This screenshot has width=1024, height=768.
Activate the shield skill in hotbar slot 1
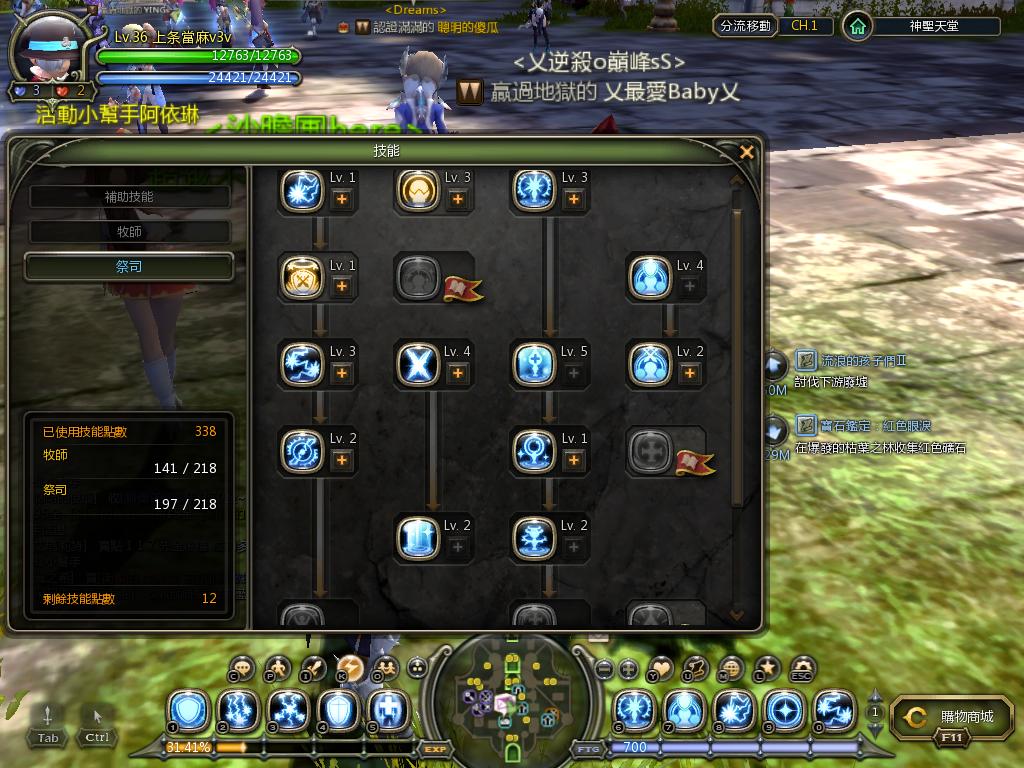[x=189, y=711]
